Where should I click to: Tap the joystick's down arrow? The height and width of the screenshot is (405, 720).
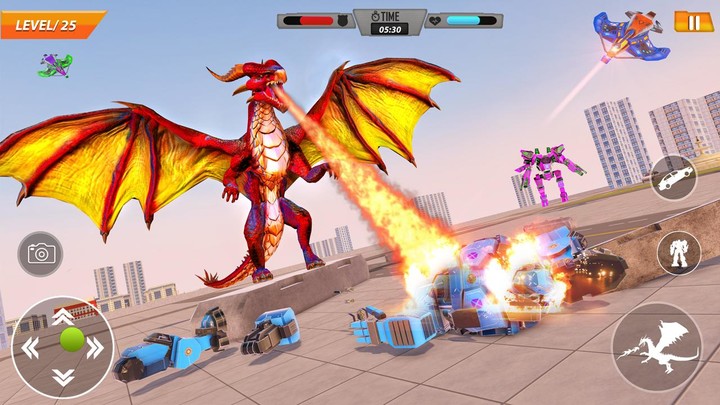(62, 377)
